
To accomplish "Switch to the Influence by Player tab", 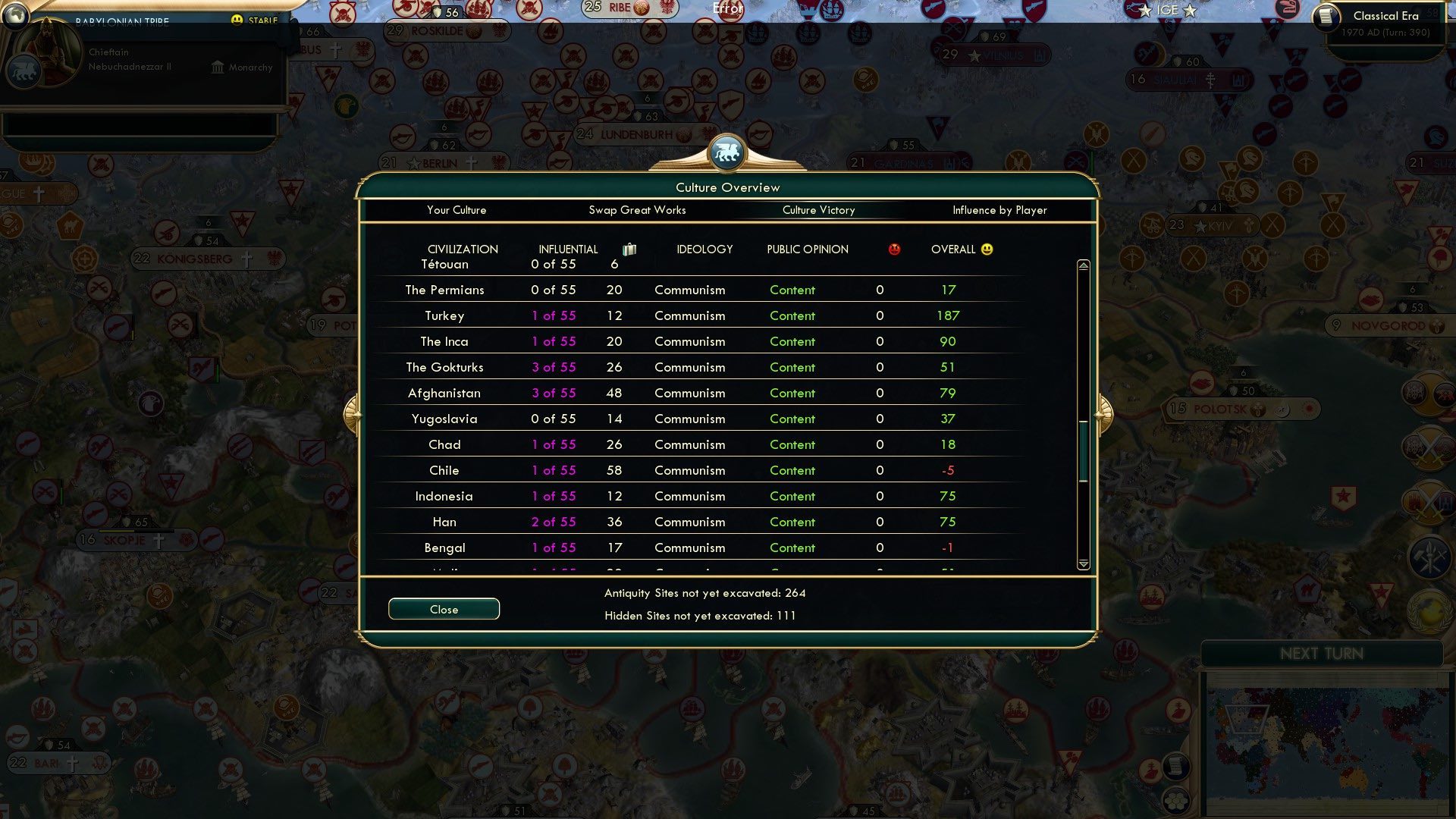I will pyautogui.click(x=999, y=210).
